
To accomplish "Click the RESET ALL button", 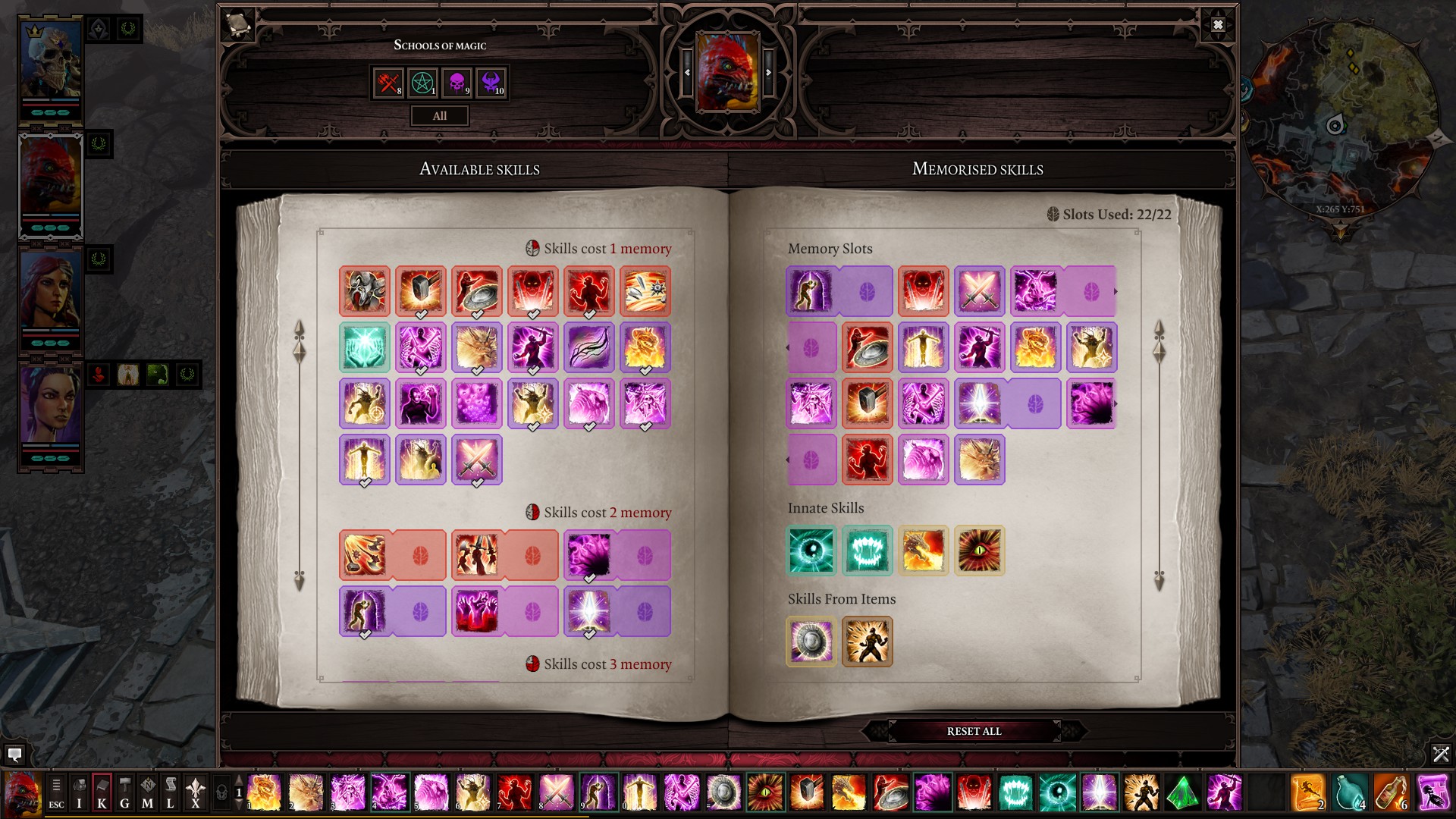I will [x=974, y=731].
